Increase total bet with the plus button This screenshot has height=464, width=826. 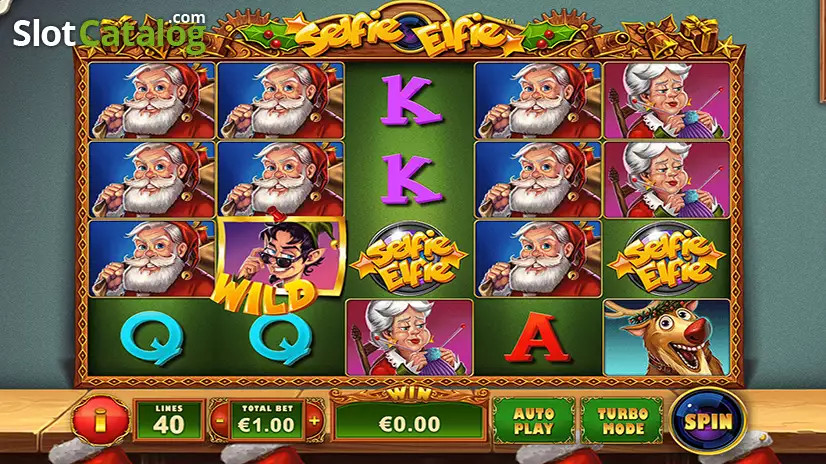click(314, 422)
